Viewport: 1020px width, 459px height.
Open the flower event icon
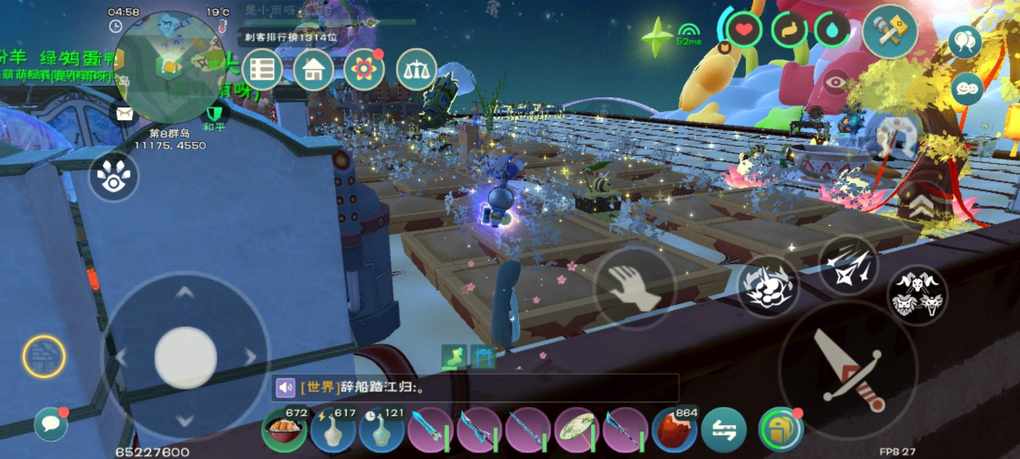coord(365,69)
